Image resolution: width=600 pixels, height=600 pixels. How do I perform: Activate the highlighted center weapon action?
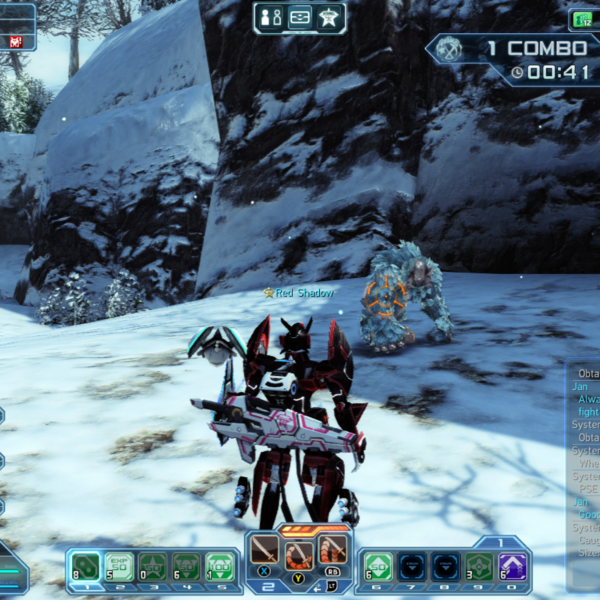click(x=299, y=552)
